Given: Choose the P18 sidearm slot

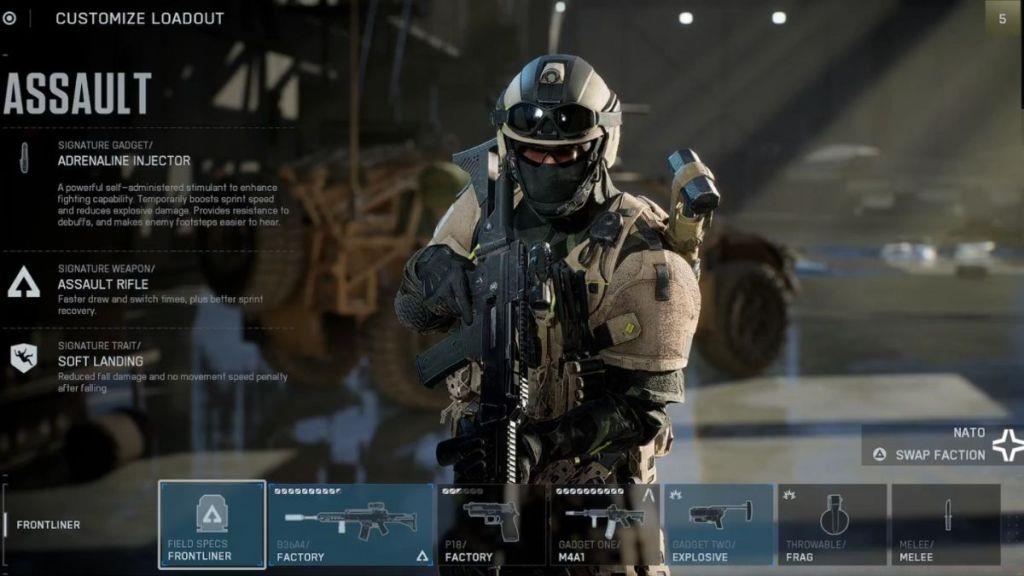Looking at the screenshot, I should point(491,524).
